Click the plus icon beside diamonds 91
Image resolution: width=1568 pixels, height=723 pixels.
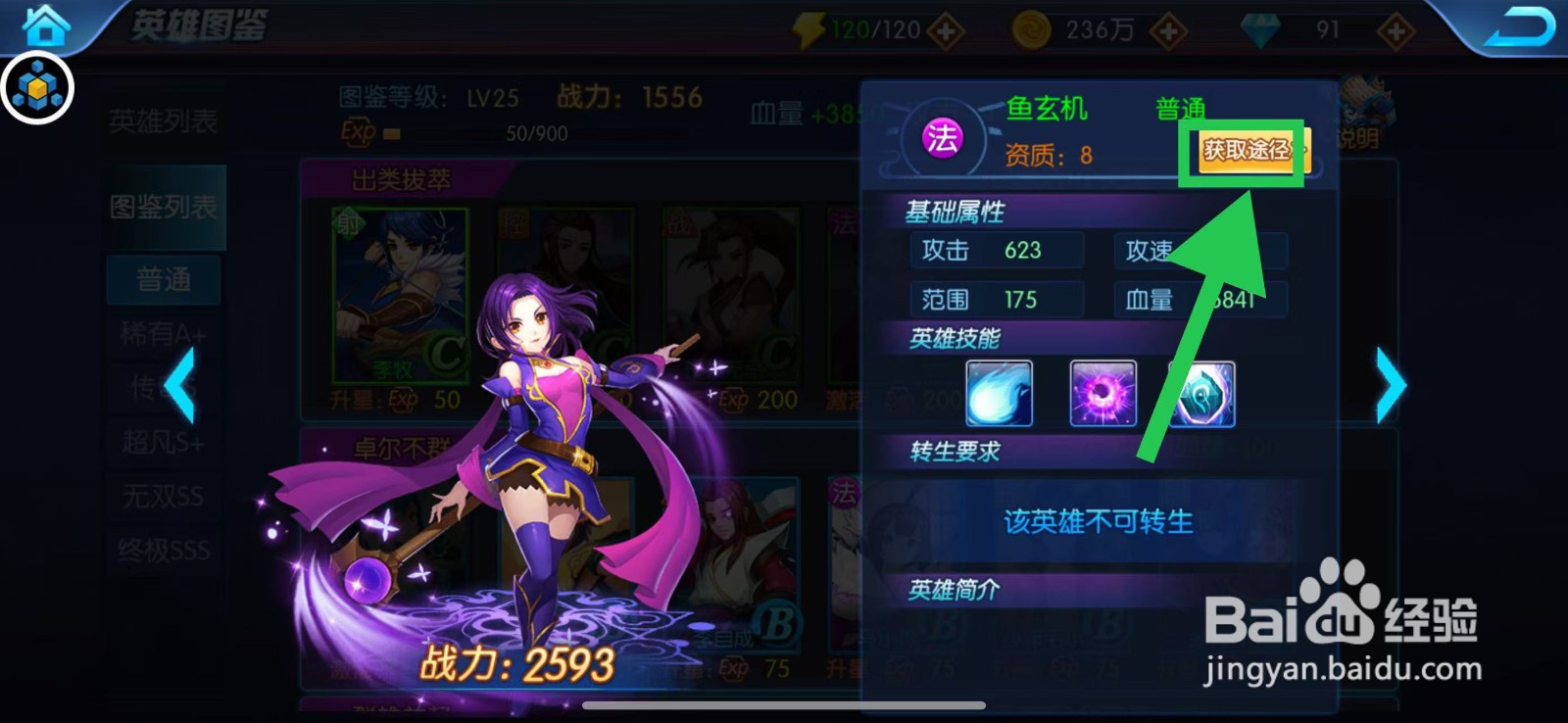tap(1396, 29)
